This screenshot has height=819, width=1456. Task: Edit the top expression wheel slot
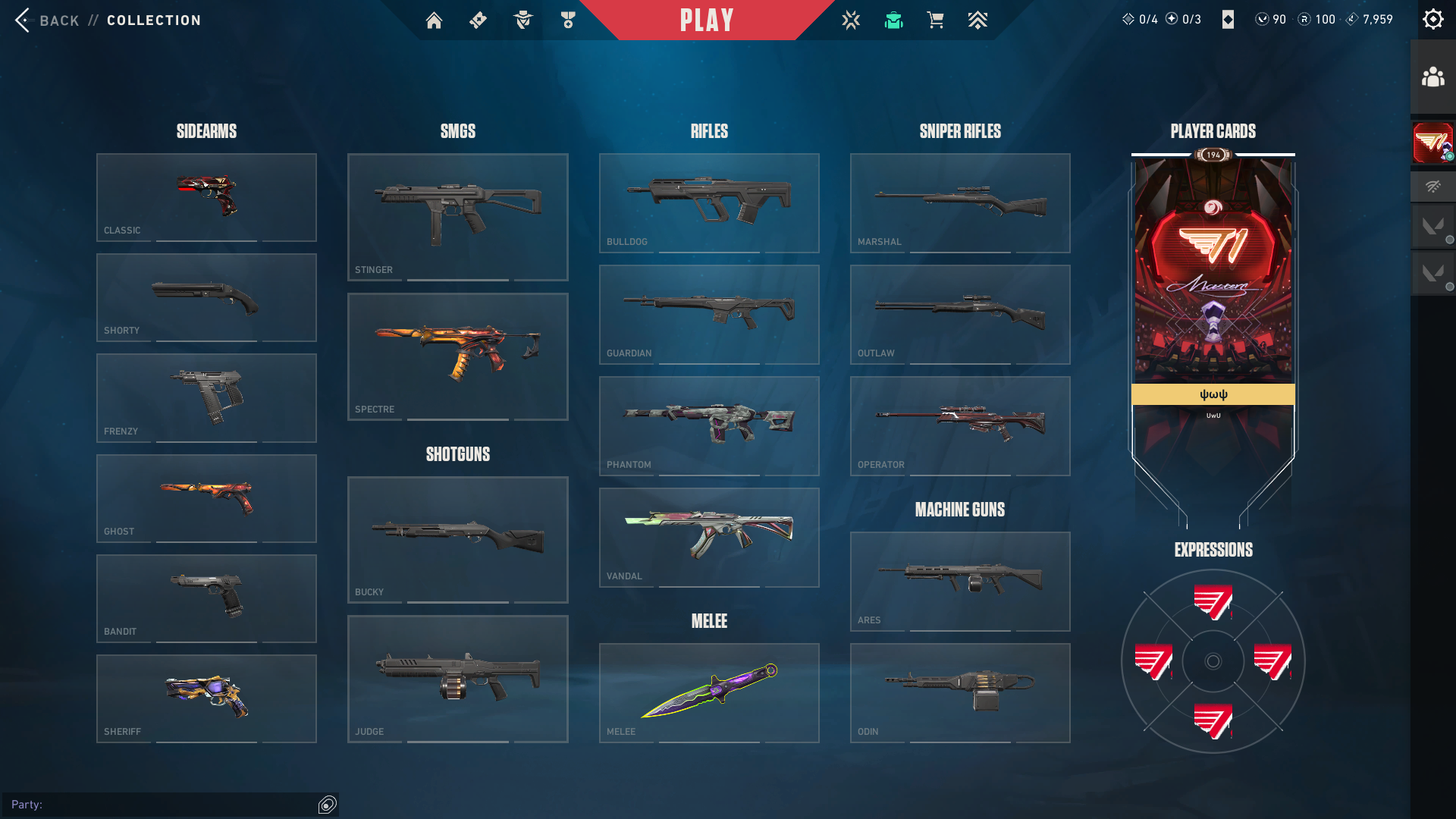pos(1213,602)
